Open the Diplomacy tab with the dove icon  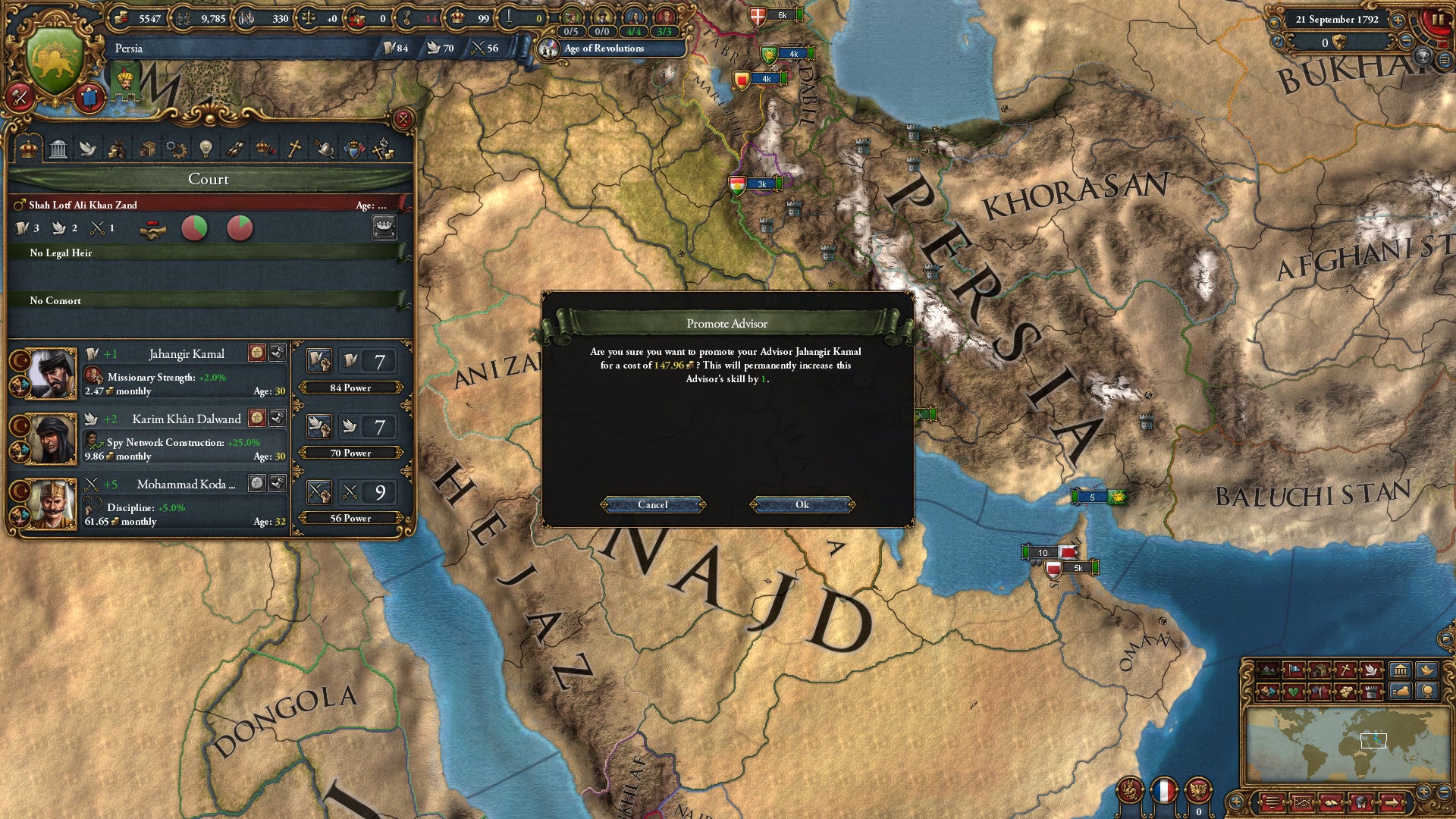[87, 149]
